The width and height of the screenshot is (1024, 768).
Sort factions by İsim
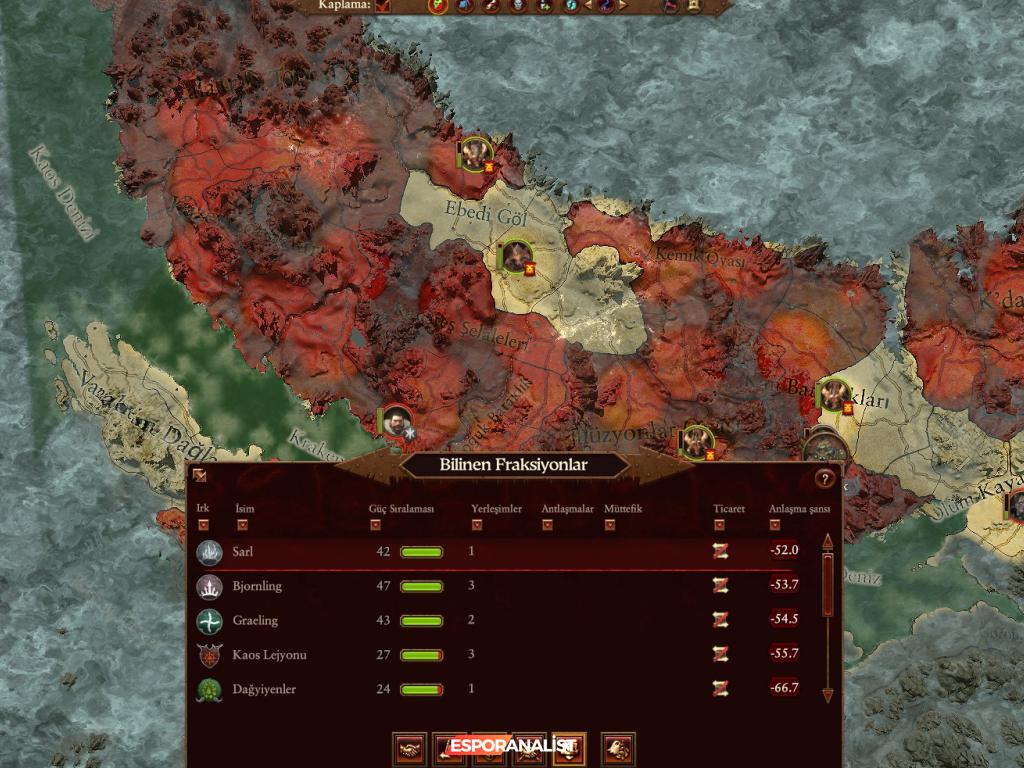pos(240,524)
